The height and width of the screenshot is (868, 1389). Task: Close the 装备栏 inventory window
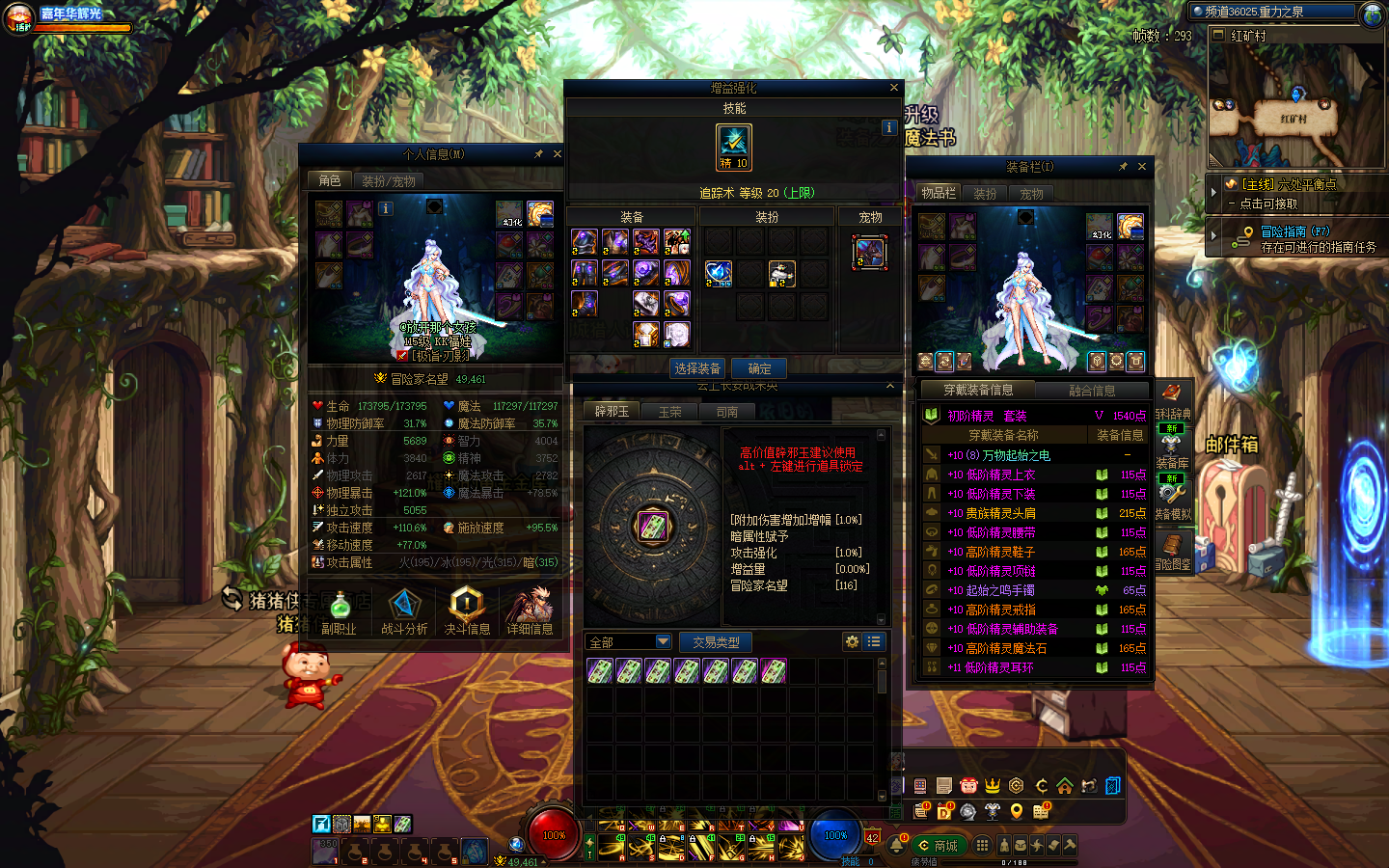1142,167
